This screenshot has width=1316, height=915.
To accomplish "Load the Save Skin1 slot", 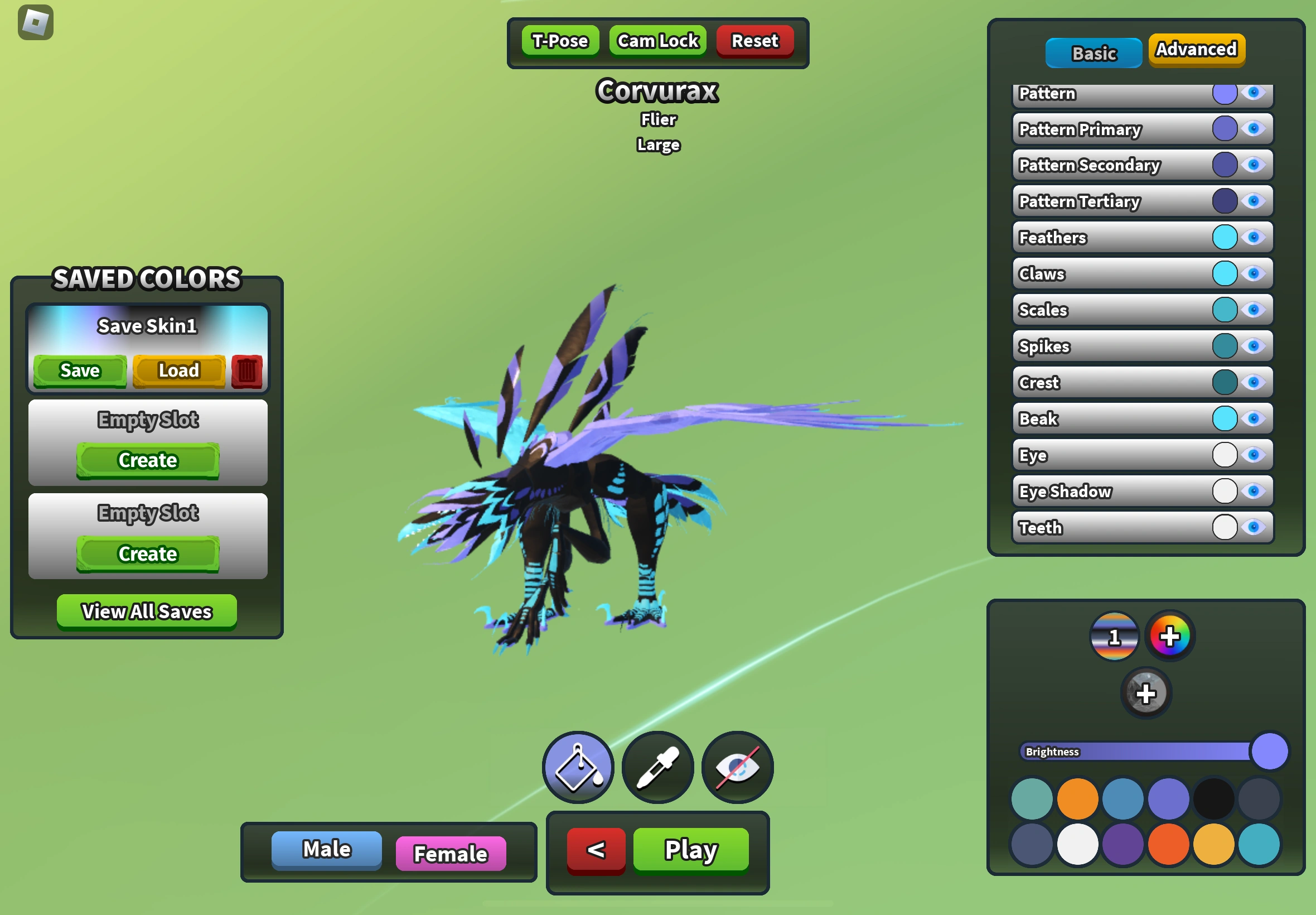I will [x=178, y=370].
